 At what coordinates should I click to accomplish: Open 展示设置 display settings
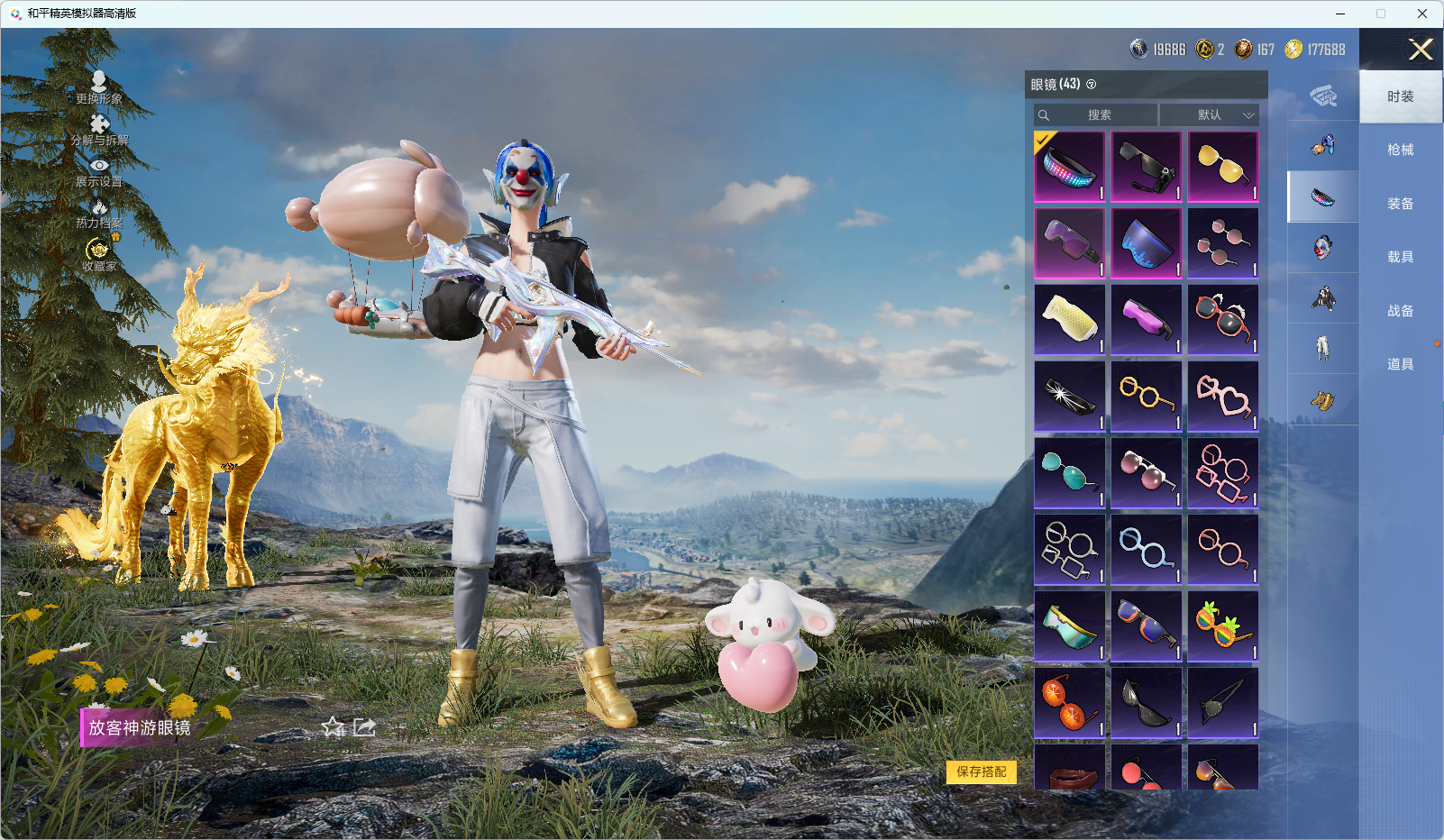click(x=99, y=172)
